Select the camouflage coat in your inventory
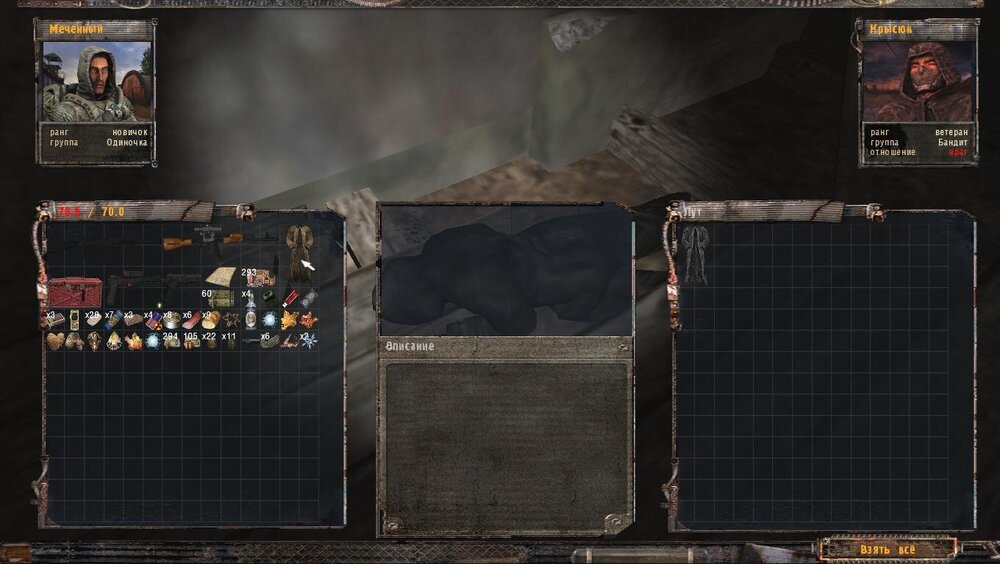The width and height of the screenshot is (1000, 564). (298, 252)
